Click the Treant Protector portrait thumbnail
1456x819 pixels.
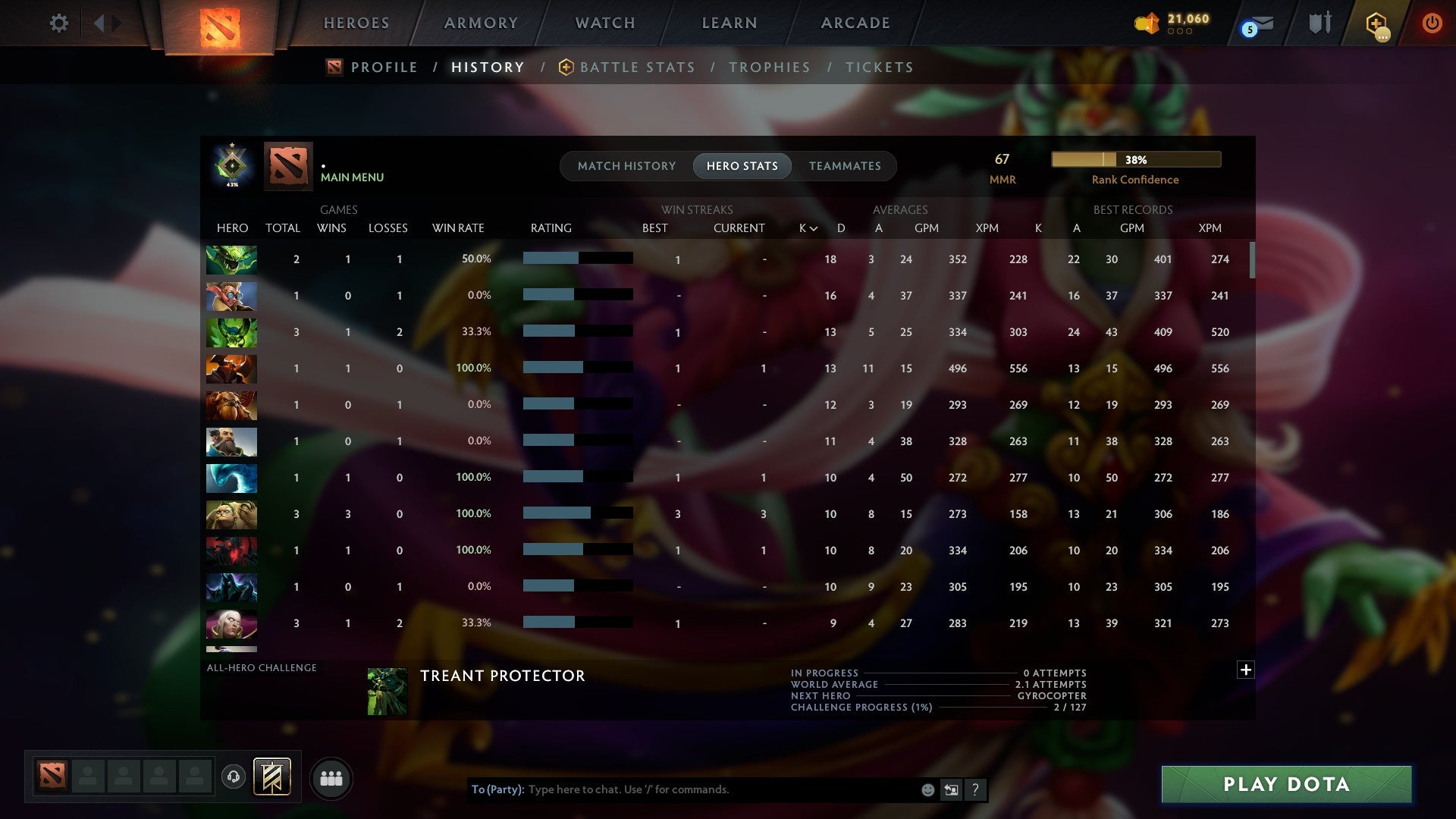tap(388, 691)
